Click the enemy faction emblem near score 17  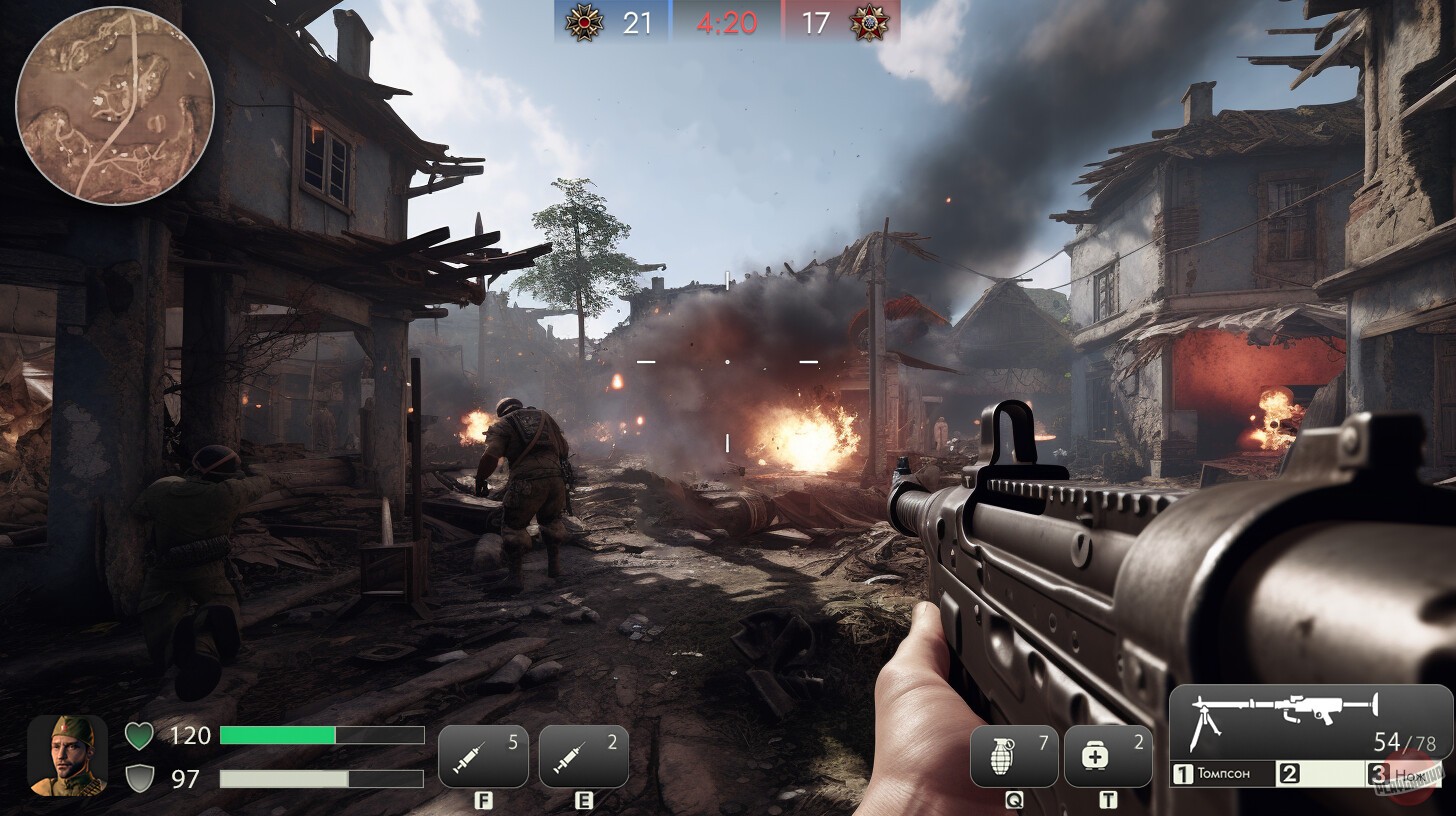(x=869, y=23)
